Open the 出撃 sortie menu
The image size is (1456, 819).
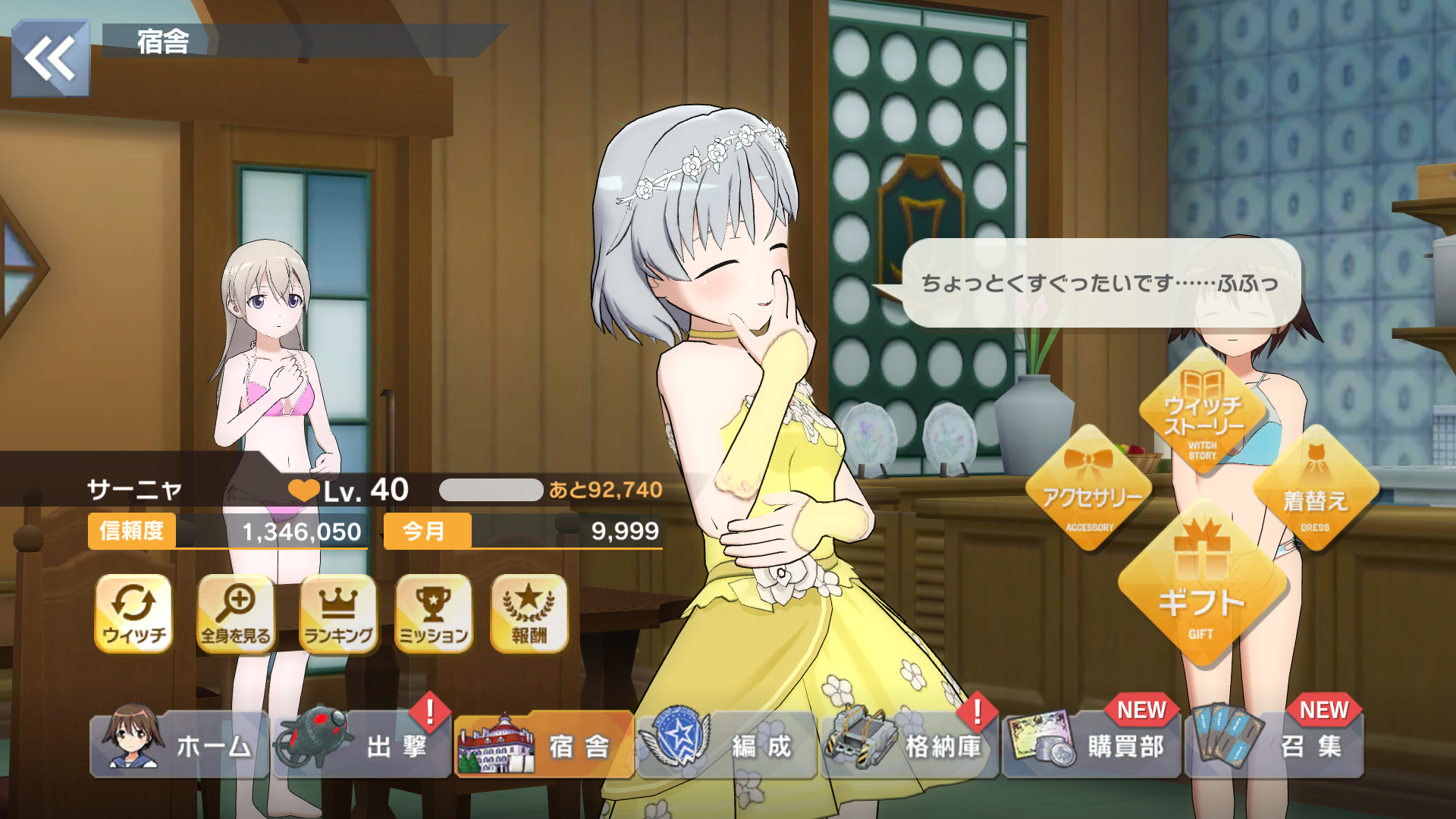(x=362, y=745)
